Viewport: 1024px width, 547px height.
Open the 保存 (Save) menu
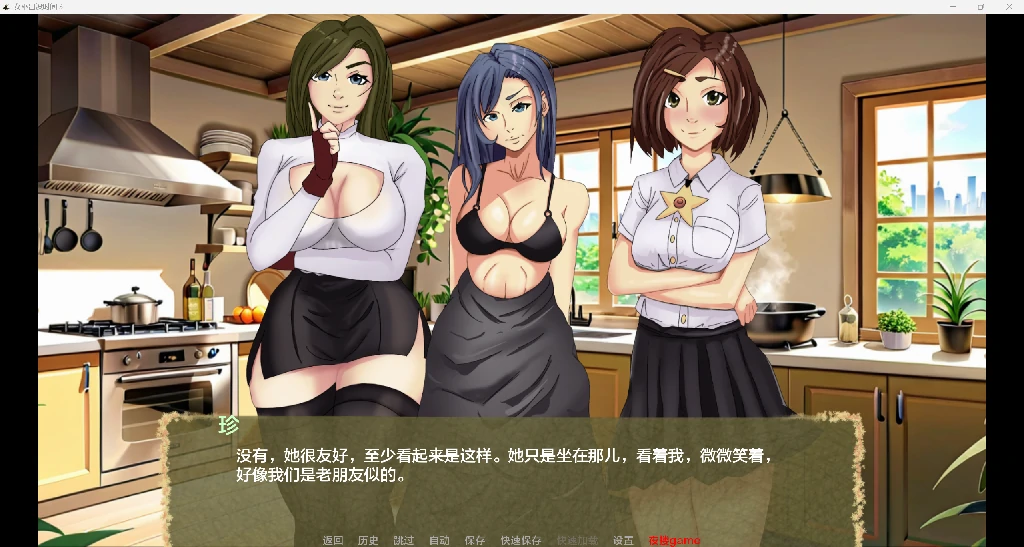[x=474, y=540]
